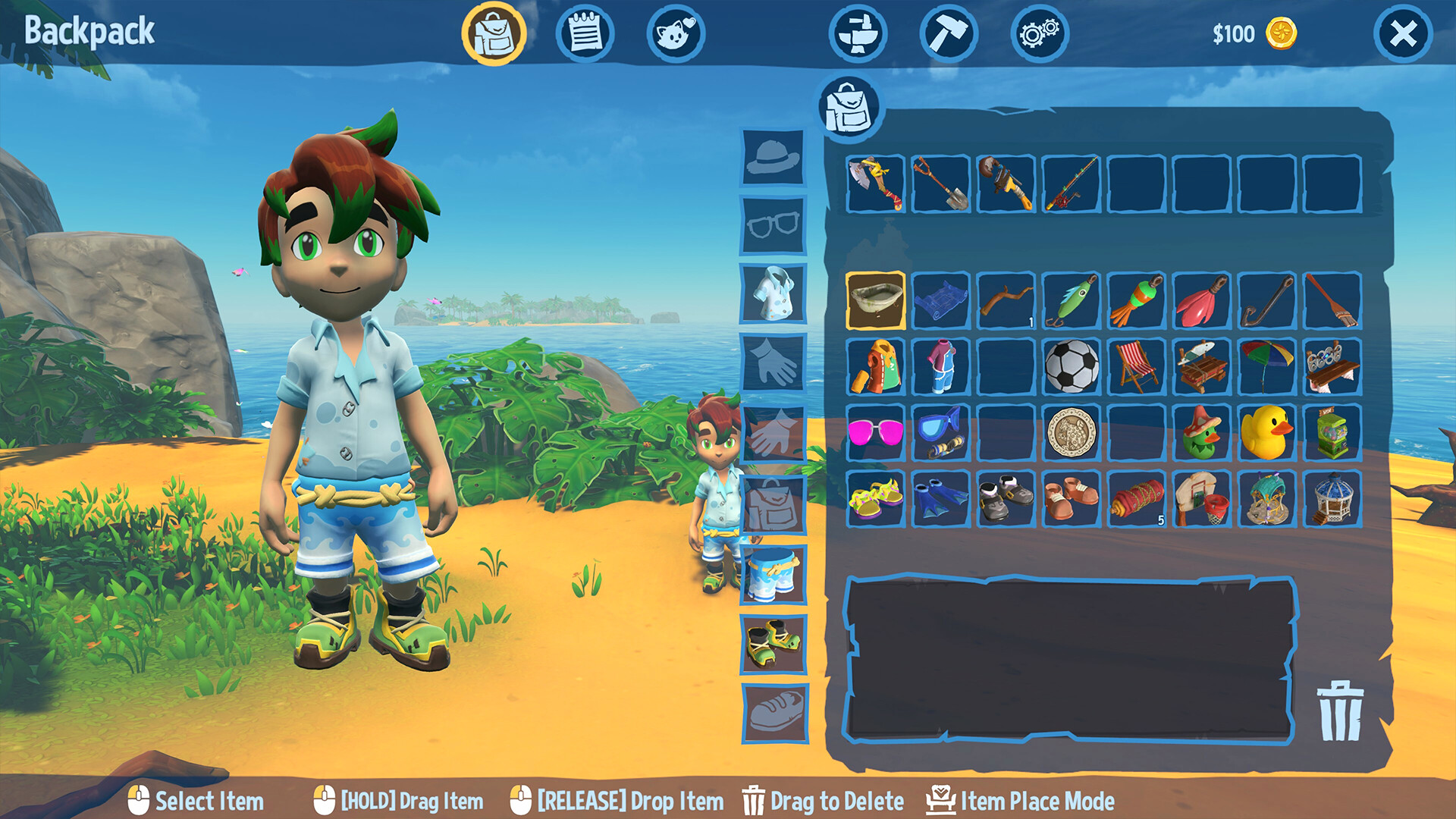Screen dimensions: 1456x819
Task: Open the gears settings icon
Action: (x=1038, y=33)
